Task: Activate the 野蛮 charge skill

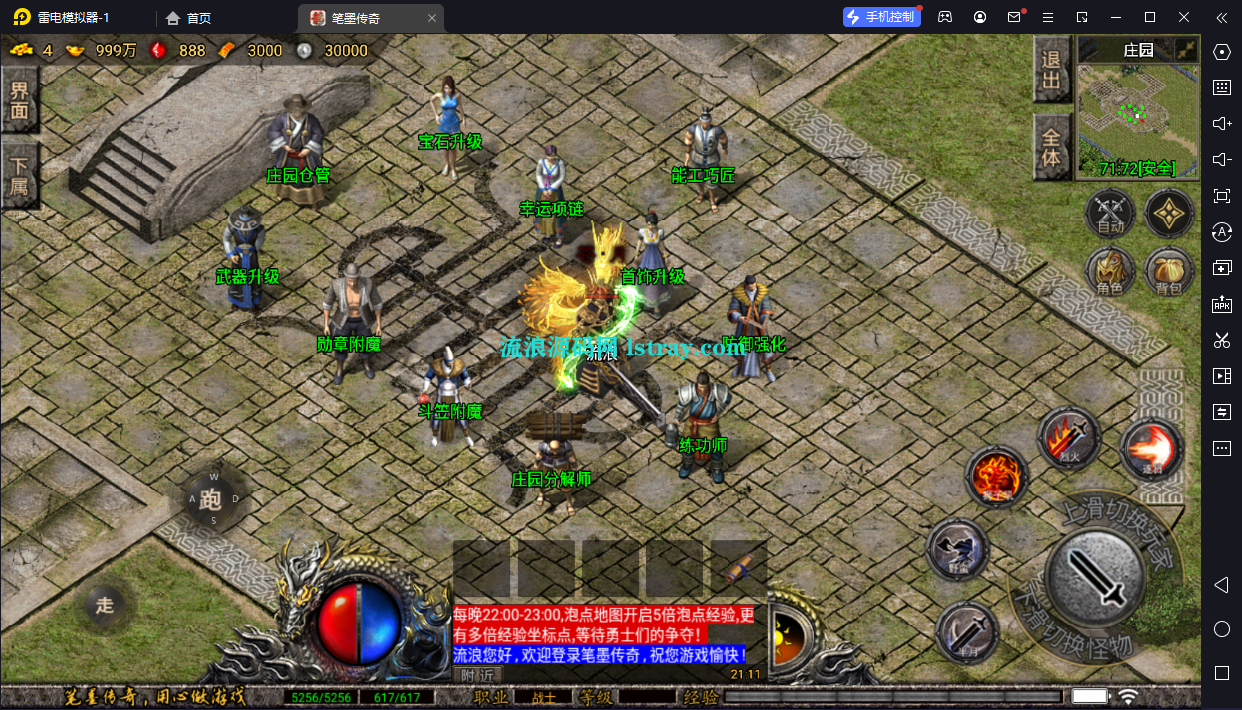Action: 957,549
